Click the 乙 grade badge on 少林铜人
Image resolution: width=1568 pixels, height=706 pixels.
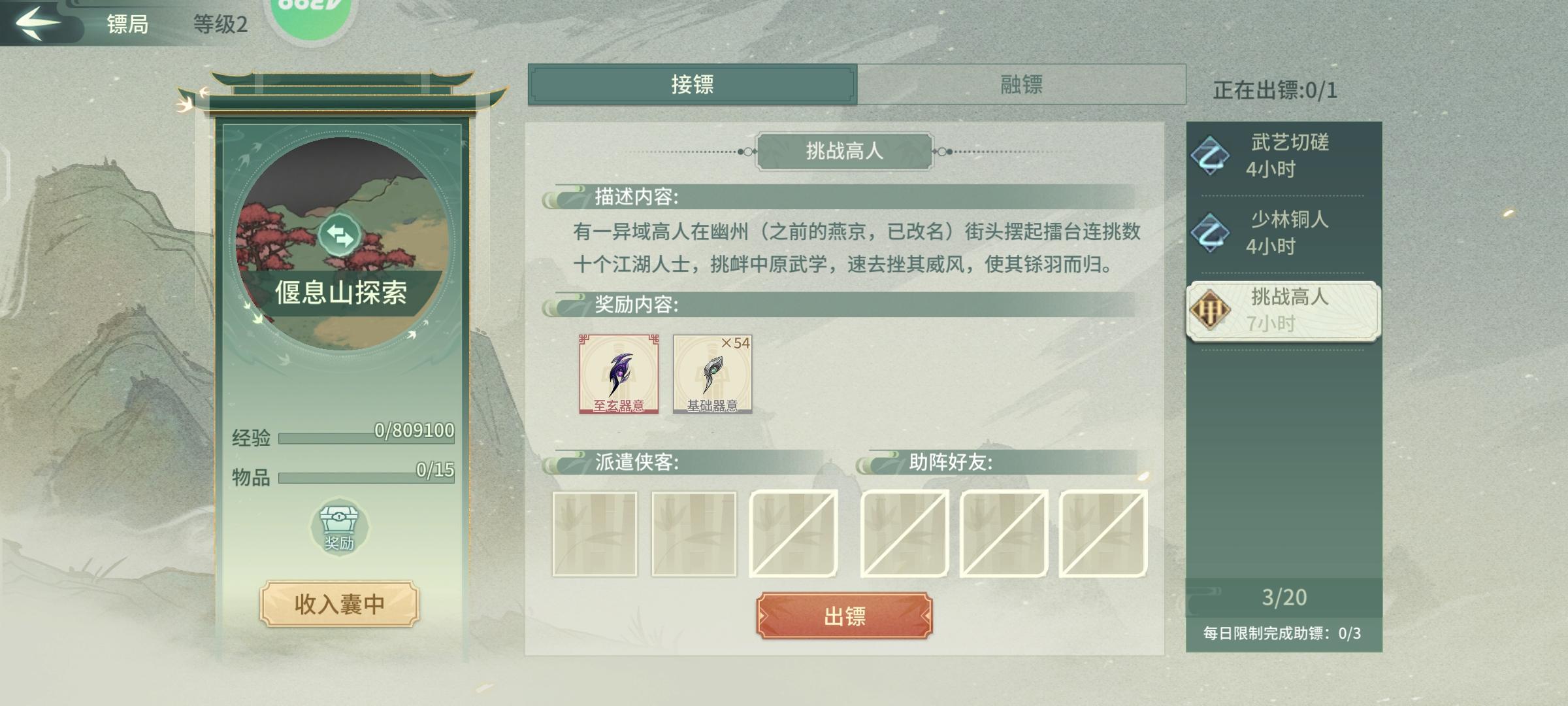1212,233
